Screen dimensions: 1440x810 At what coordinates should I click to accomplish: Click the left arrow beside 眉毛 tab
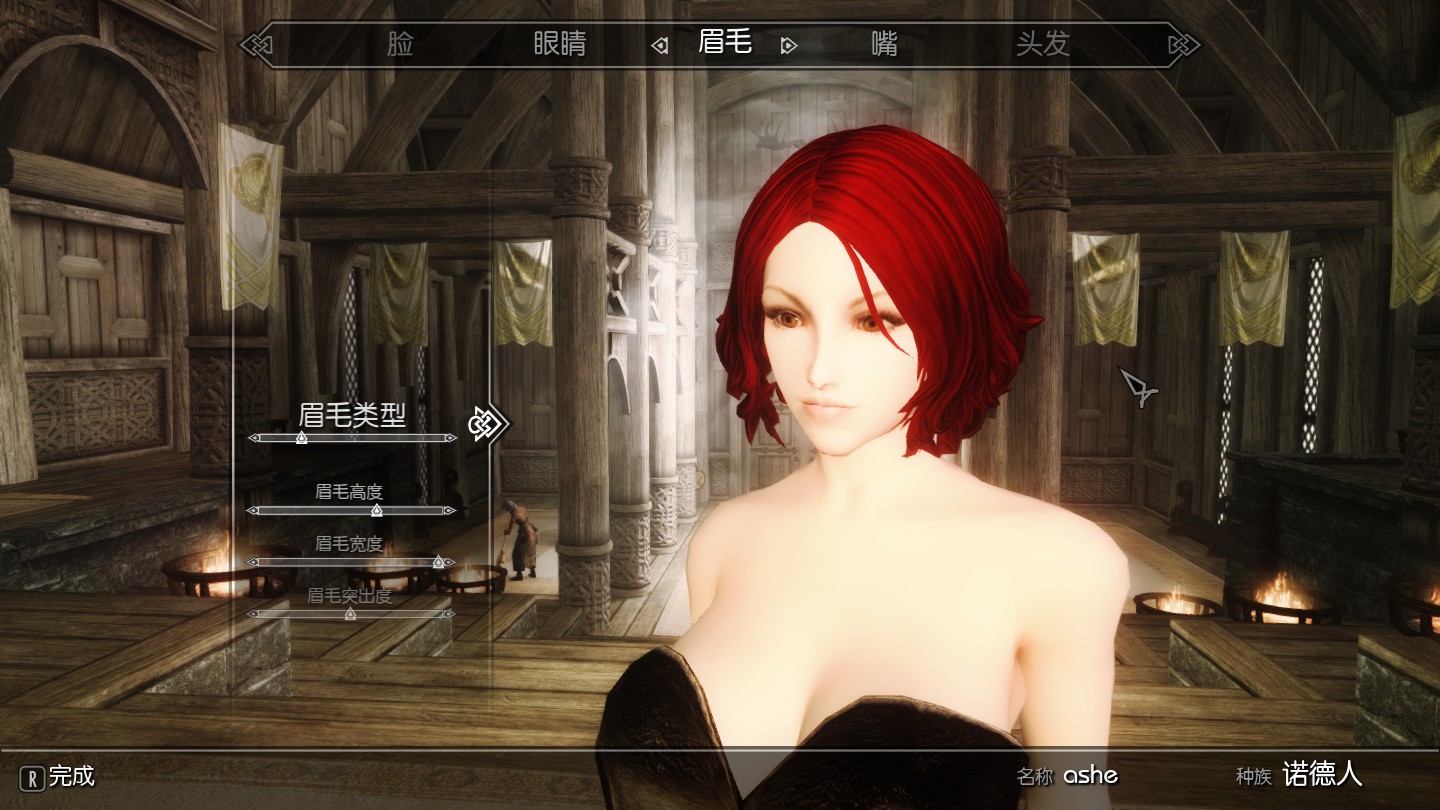(660, 46)
